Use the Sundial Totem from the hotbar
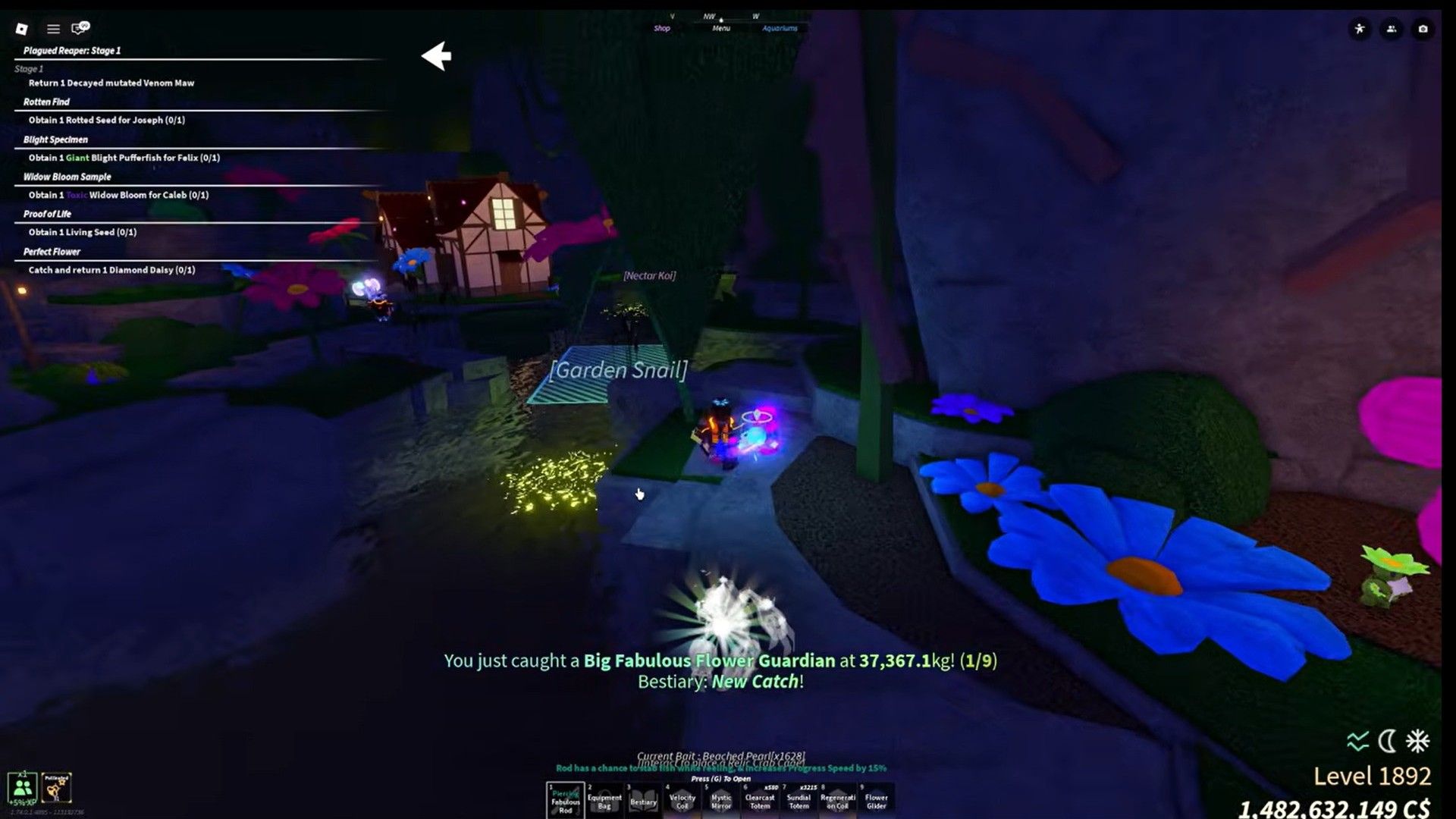 click(799, 800)
